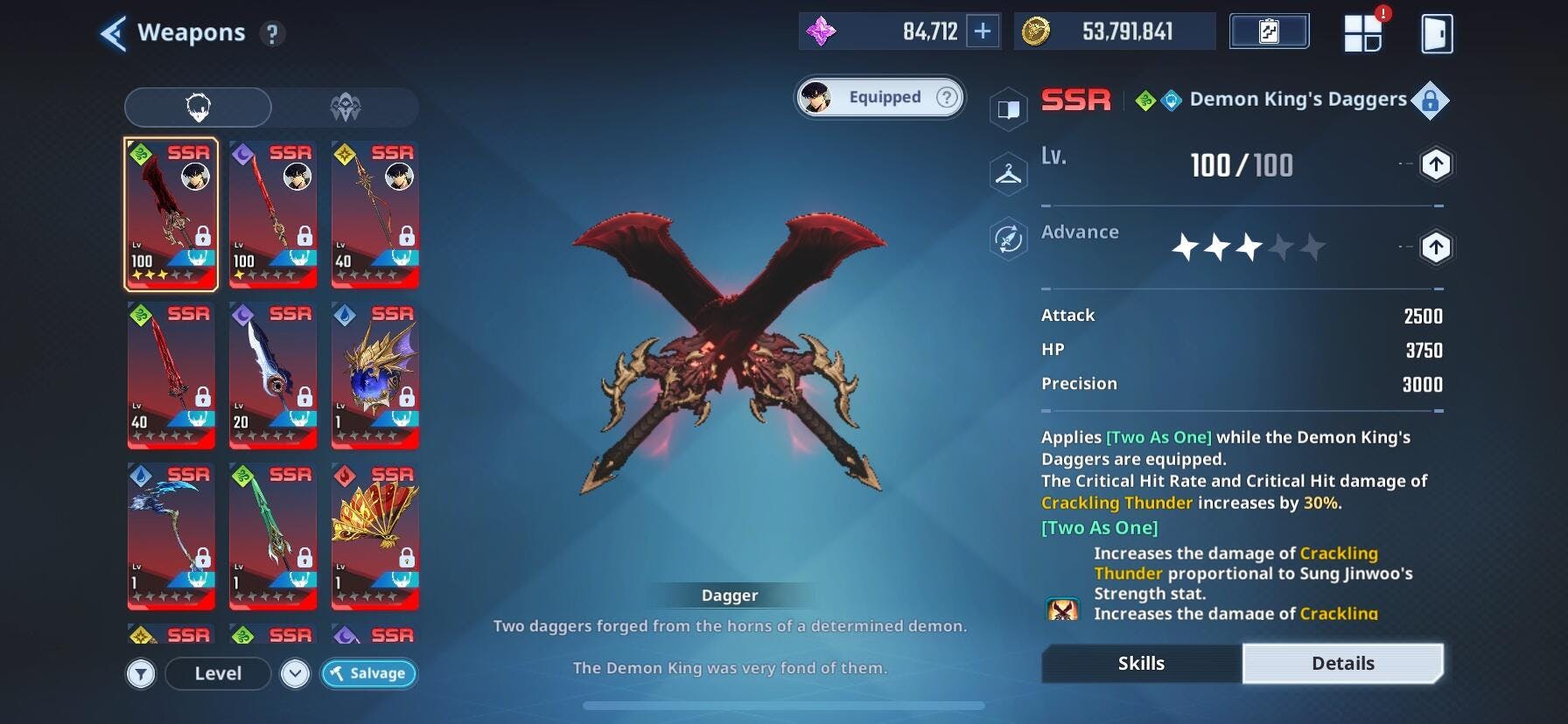The image size is (1568, 724).
Task: Select the player weapons tab
Action: point(198,108)
